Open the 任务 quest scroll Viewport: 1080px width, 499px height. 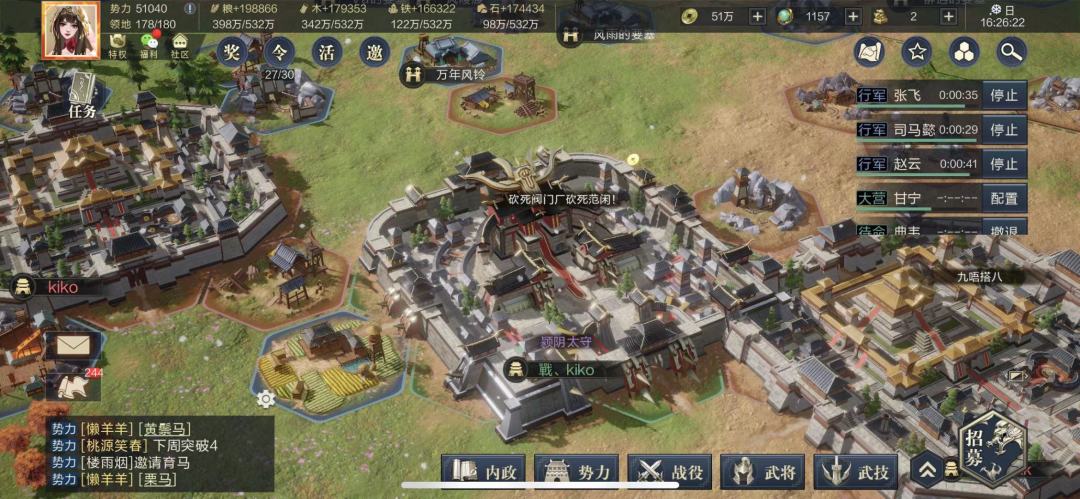(x=82, y=96)
